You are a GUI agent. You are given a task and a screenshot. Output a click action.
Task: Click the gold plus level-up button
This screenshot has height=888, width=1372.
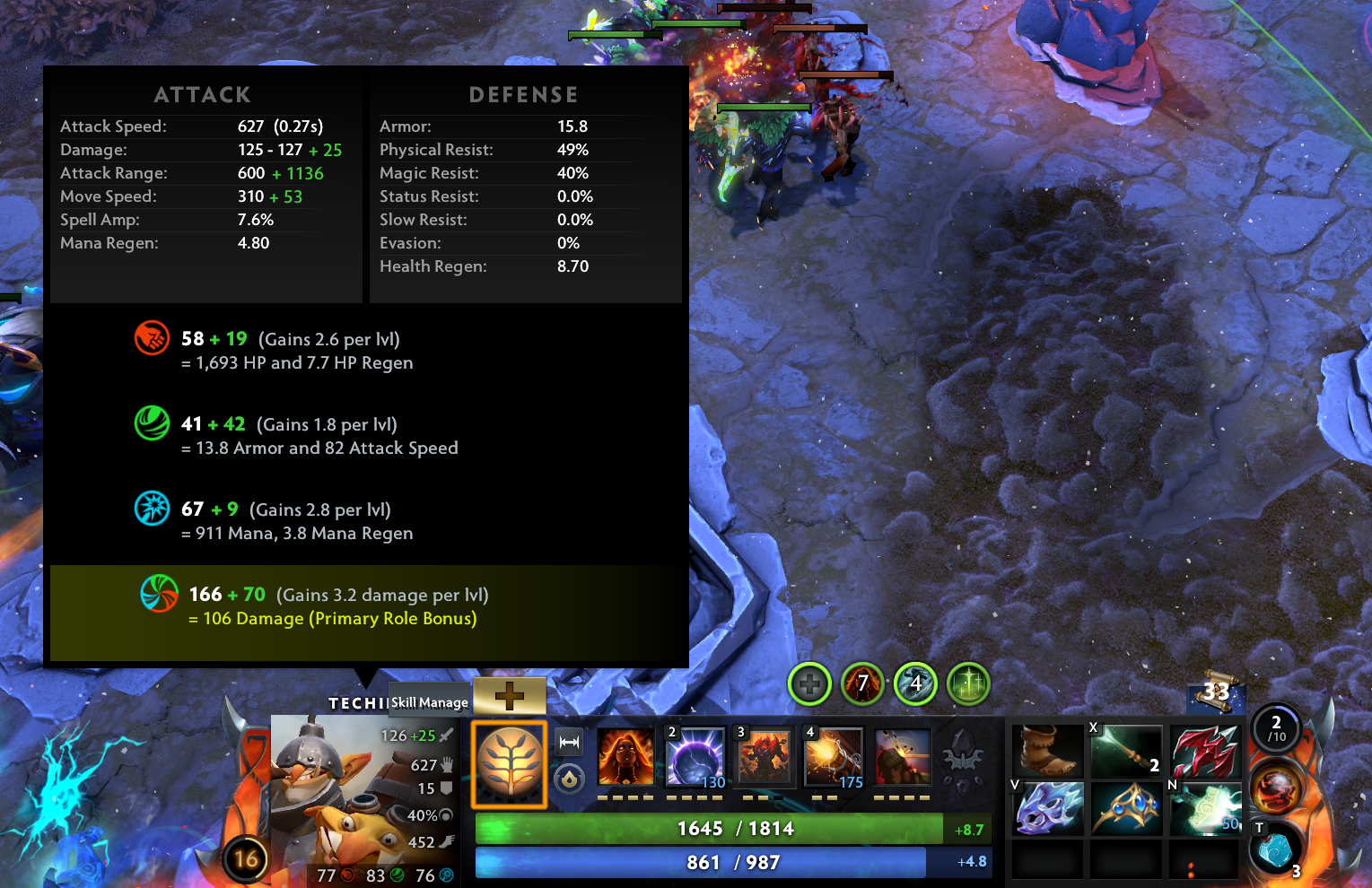pyautogui.click(x=509, y=695)
